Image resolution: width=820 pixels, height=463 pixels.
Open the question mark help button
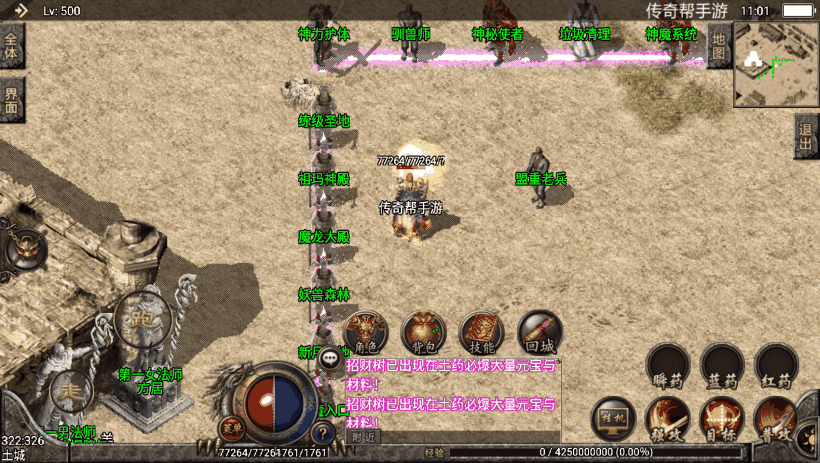tap(322, 434)
